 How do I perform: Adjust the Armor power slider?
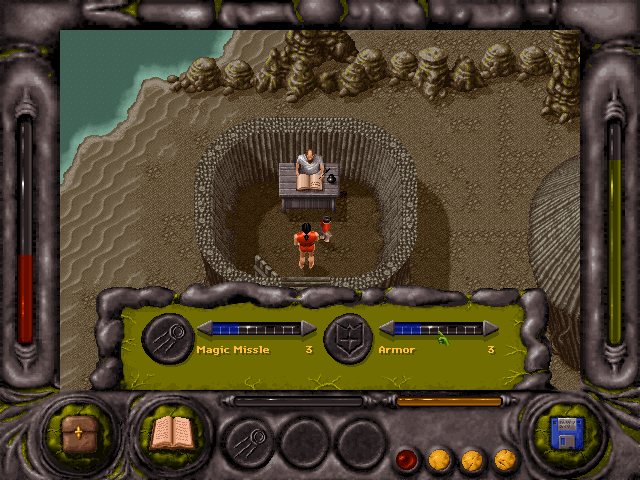pyautogui.click(x=438, y=328)
